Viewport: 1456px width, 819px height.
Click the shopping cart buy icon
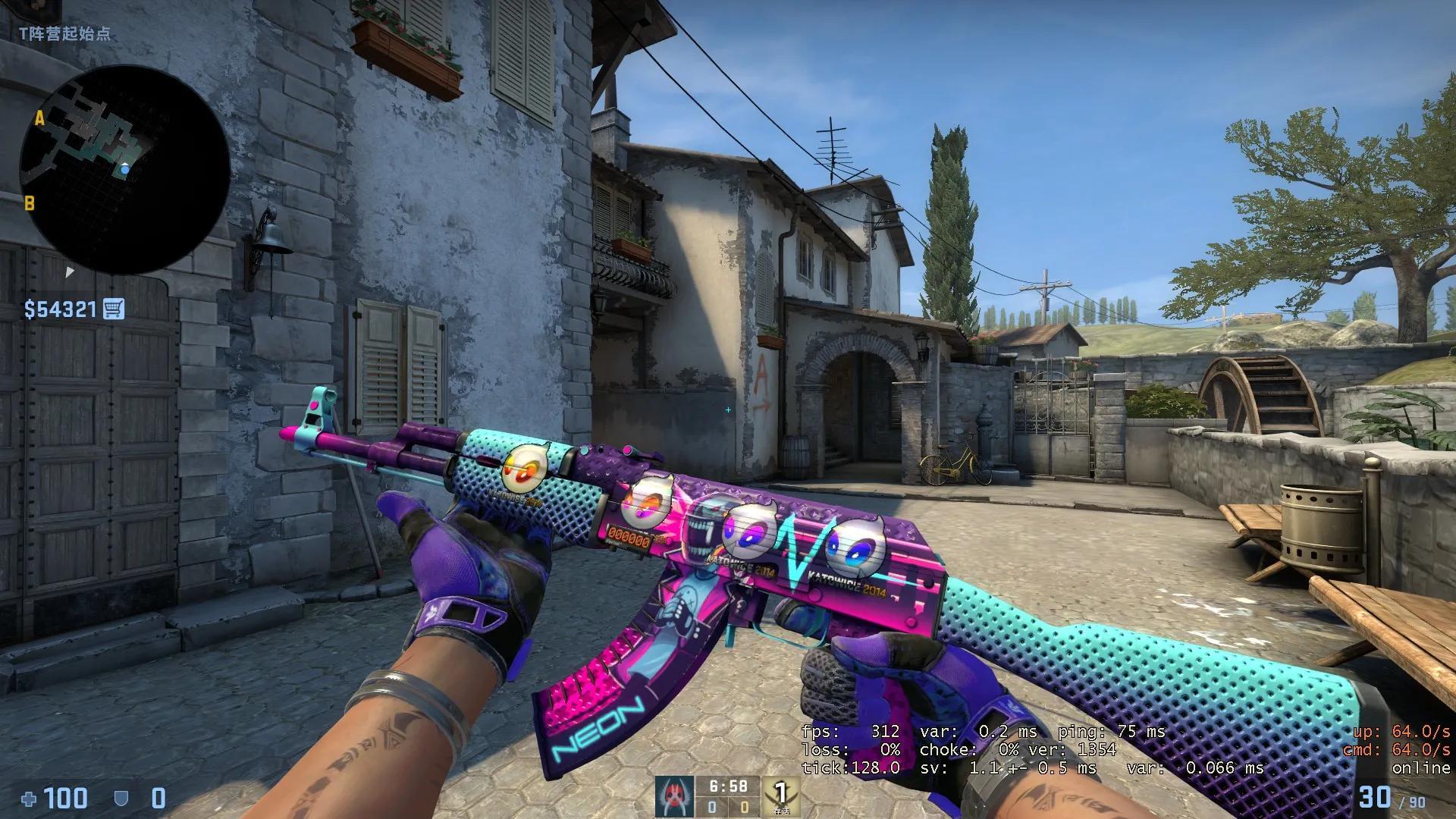tap(112, 309)
